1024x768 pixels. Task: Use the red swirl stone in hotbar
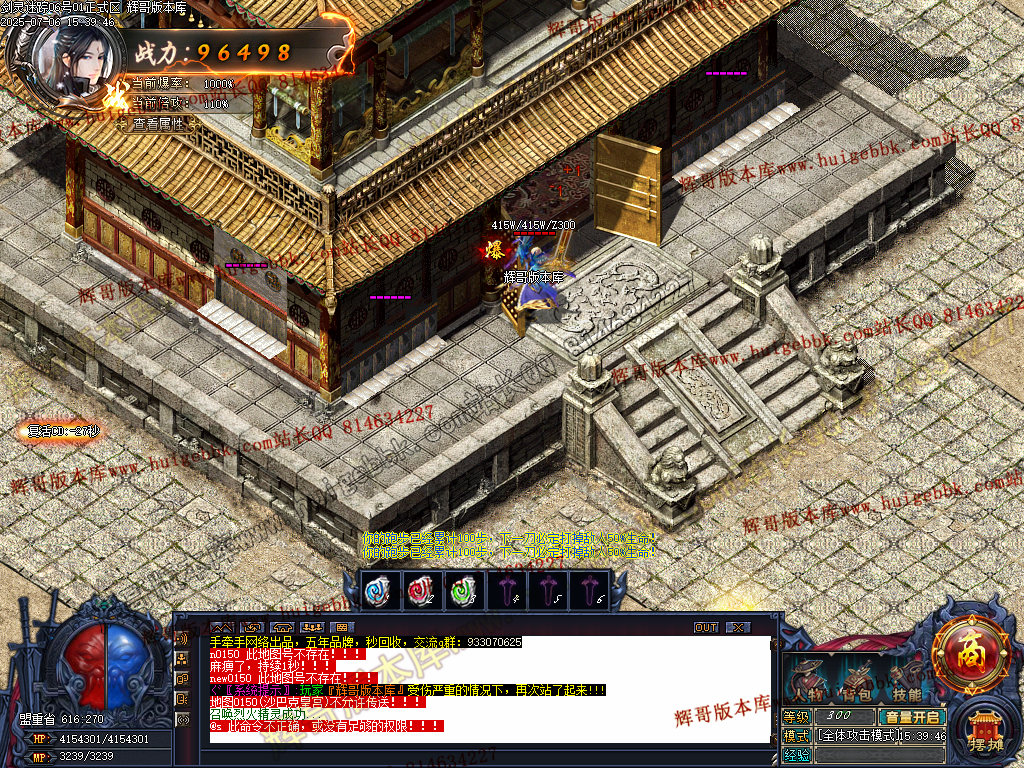pos(420,590)
